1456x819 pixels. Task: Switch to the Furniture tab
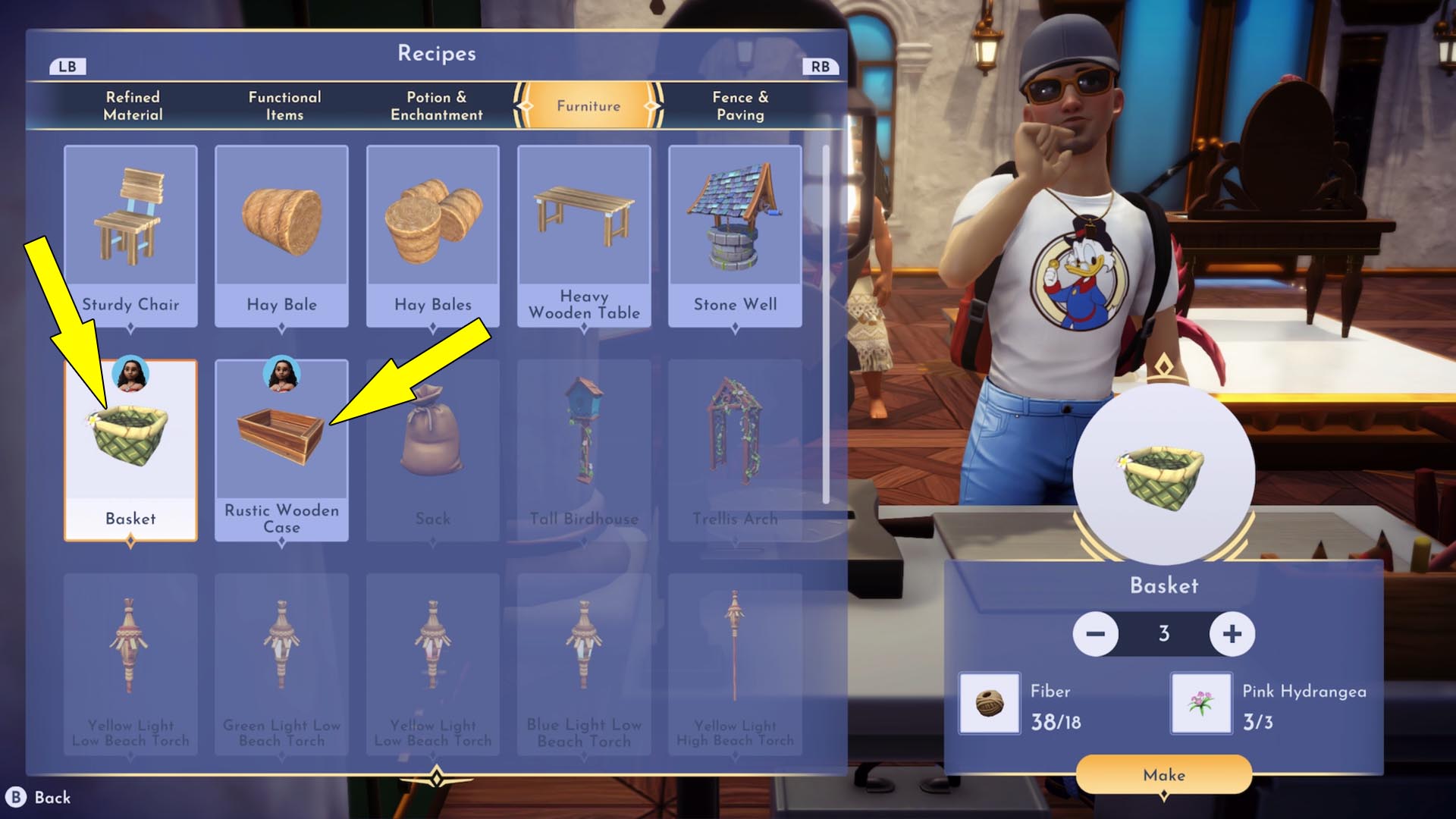pos(588,106)
